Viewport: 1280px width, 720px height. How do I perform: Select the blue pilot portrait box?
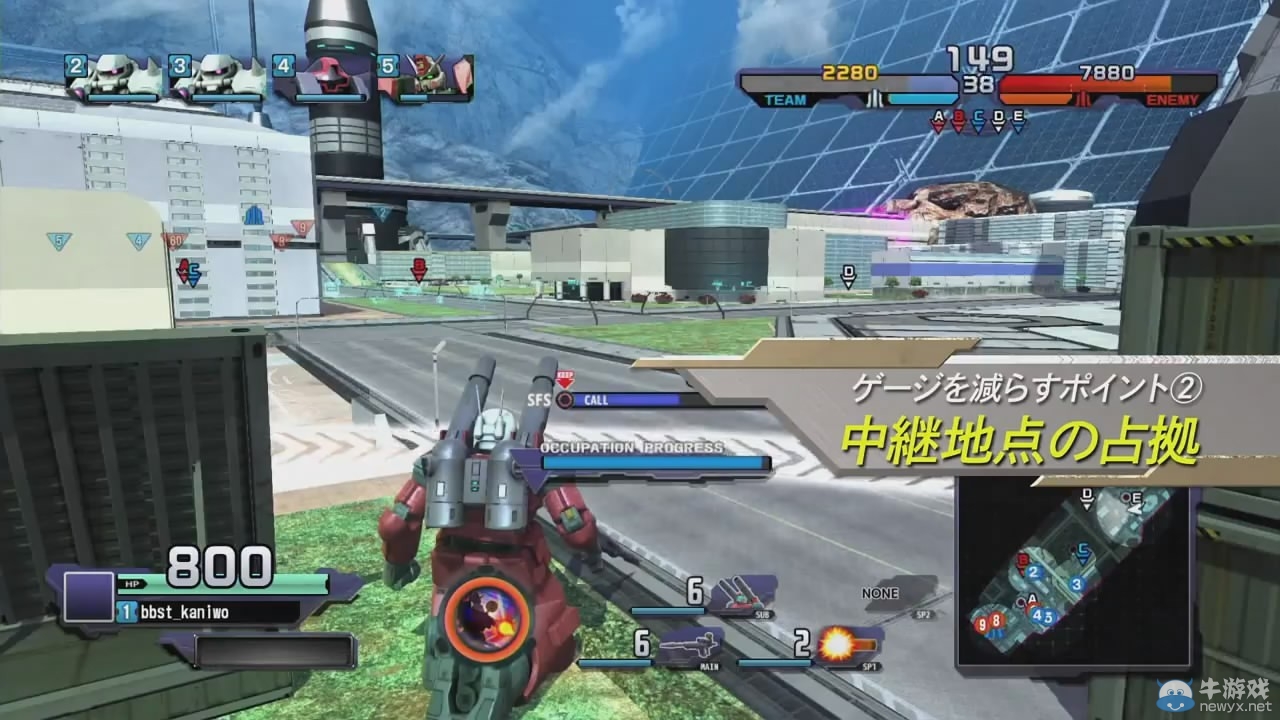tap(88, 596)
